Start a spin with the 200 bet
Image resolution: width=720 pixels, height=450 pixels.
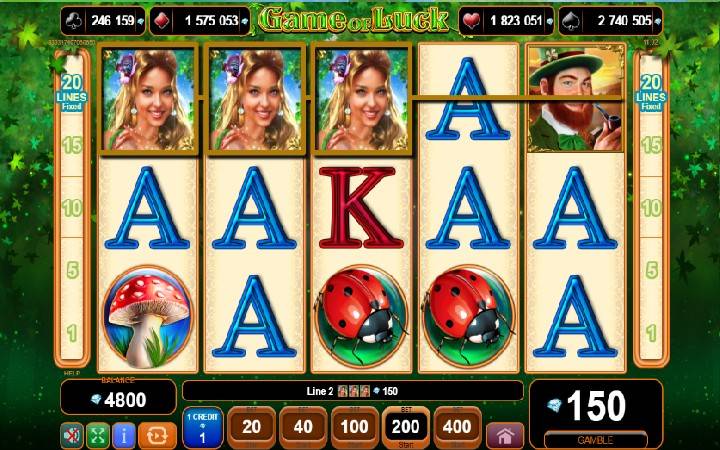click(406, 427)
